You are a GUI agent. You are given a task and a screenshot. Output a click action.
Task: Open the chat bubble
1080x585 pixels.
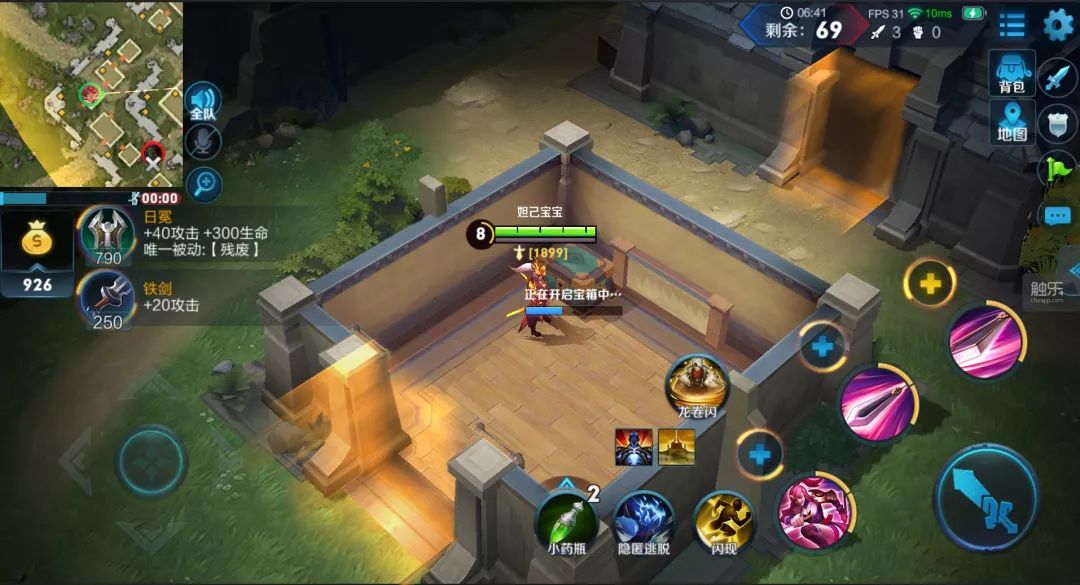tap(1057, 215)
